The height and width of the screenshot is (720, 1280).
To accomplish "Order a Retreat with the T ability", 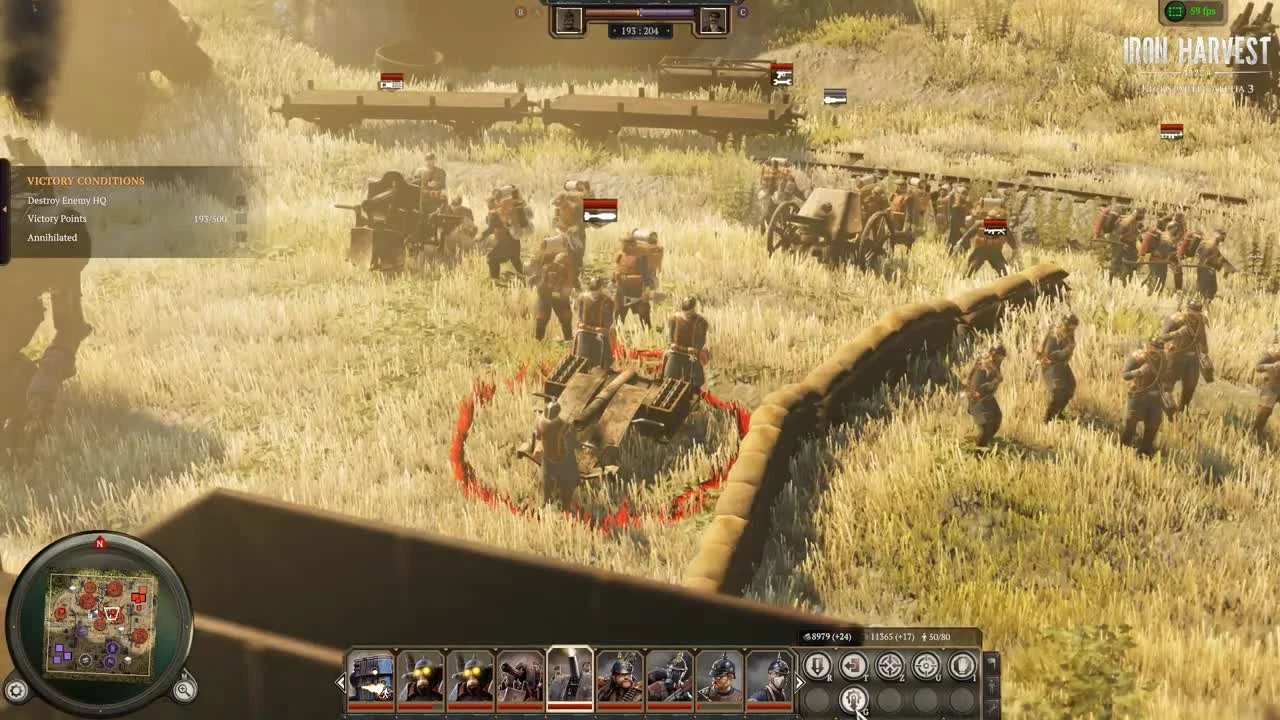I will point(854,666).
